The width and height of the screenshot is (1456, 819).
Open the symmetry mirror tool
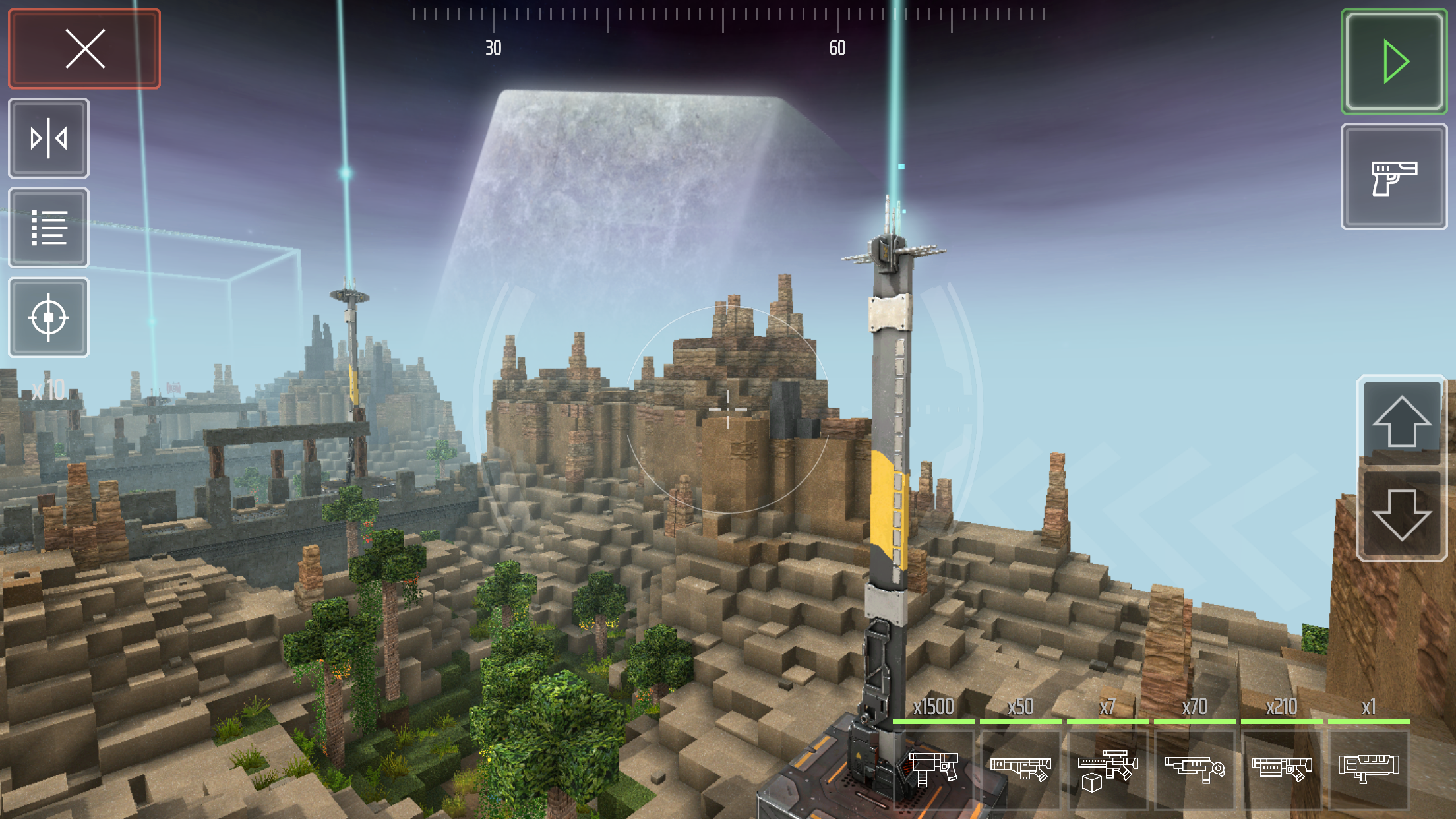pyautogui.click(x=48, y=137)
